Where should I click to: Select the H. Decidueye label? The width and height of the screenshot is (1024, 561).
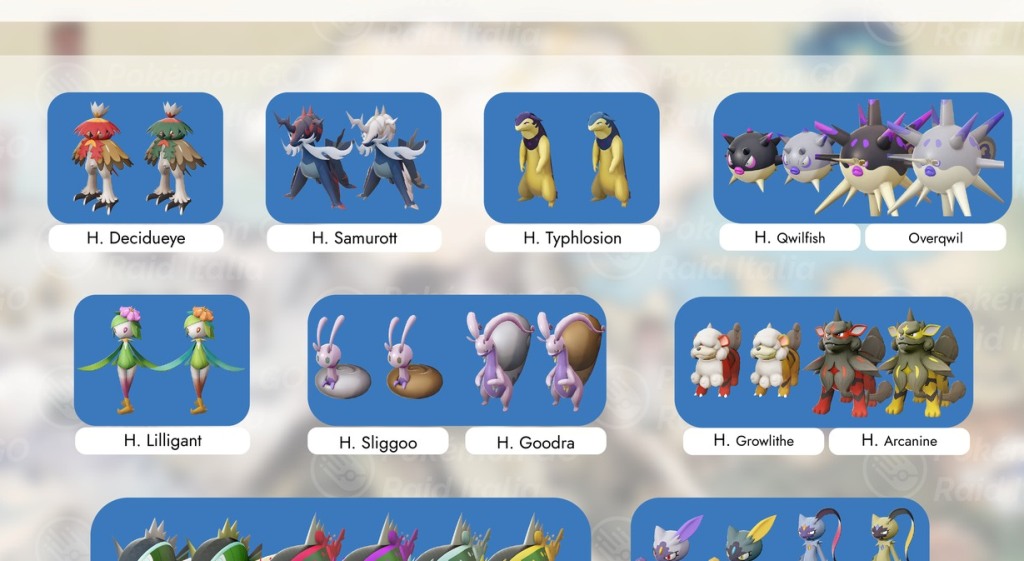(x=135, y=238)
